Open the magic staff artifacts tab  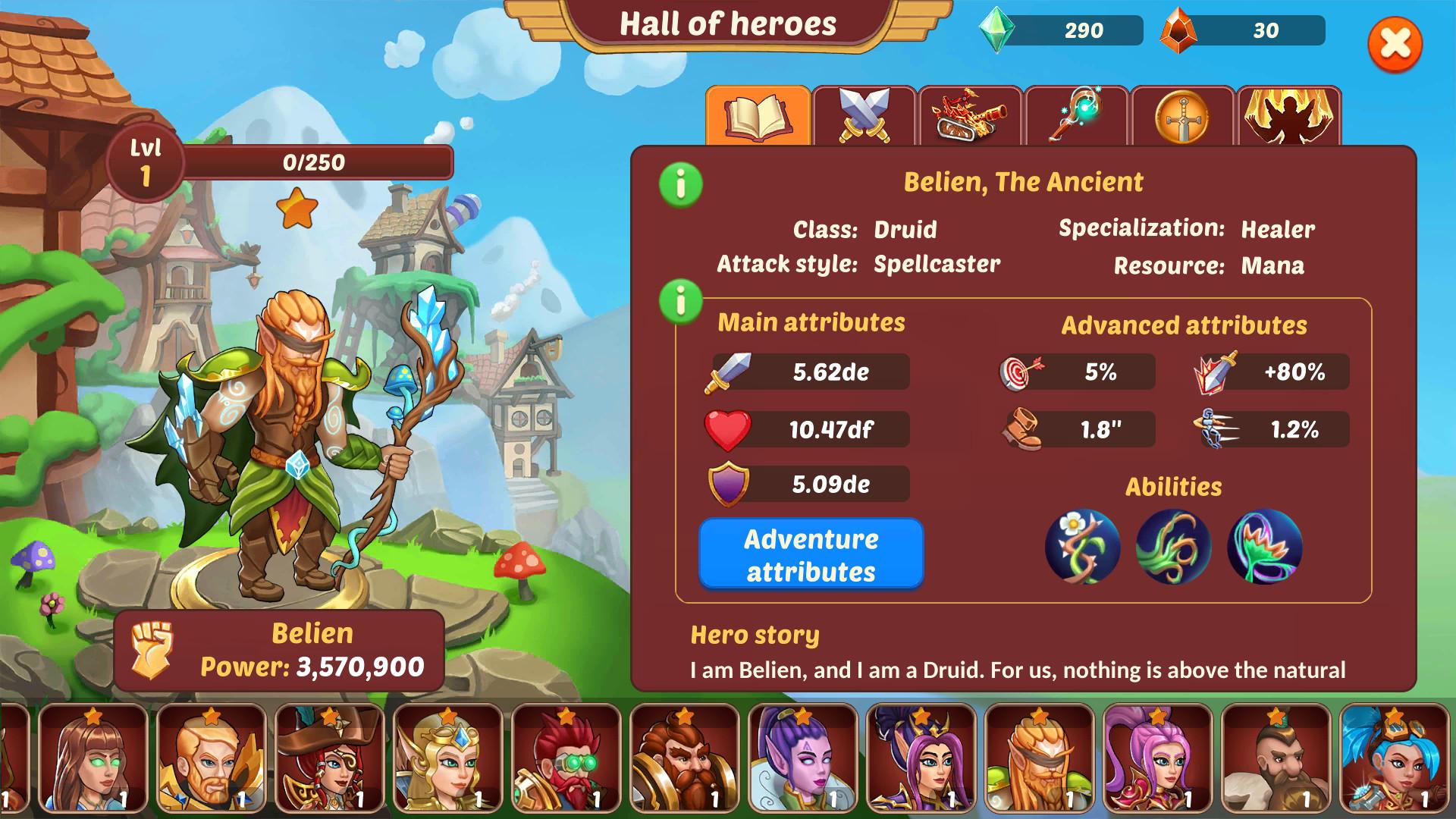[1075, 115]
